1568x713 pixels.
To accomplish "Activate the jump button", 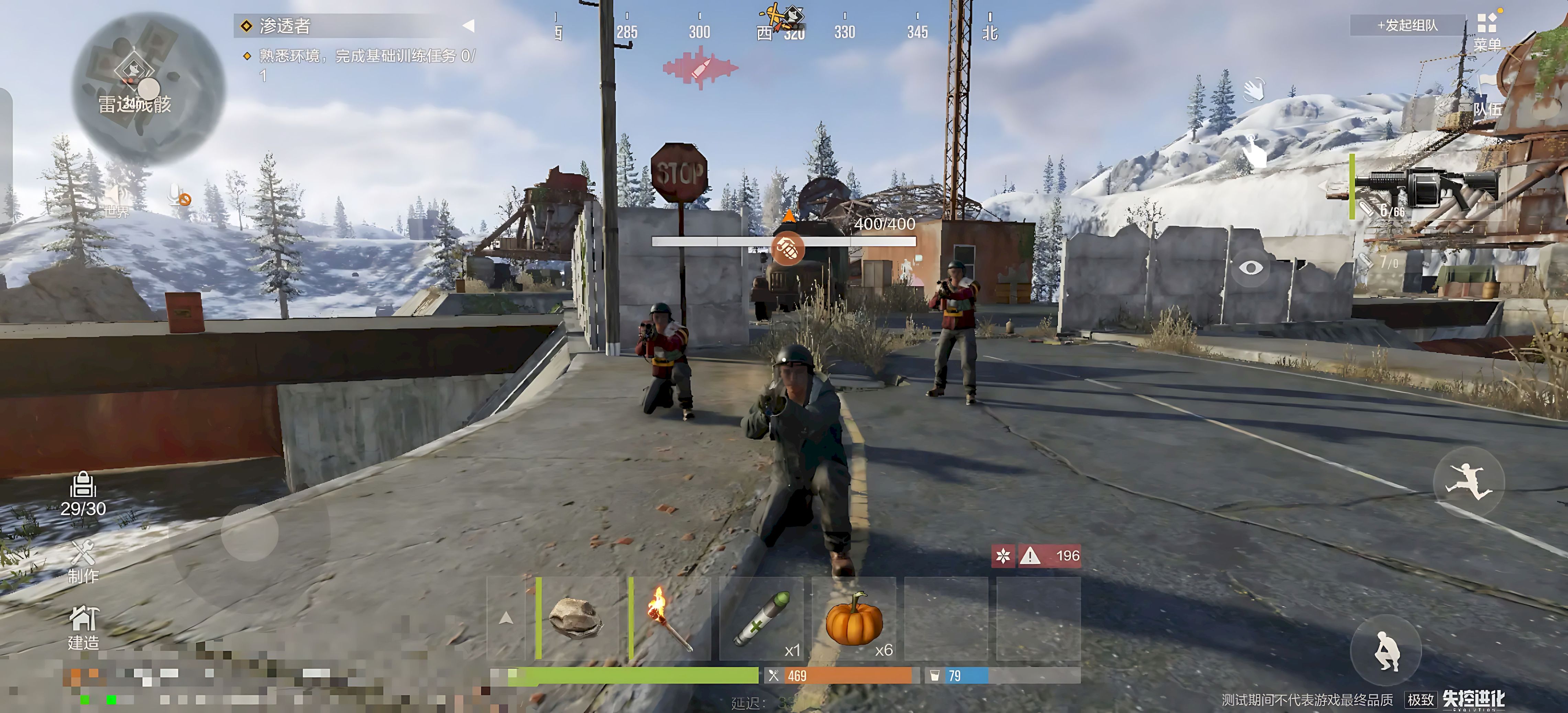I will click(1469, 483).
